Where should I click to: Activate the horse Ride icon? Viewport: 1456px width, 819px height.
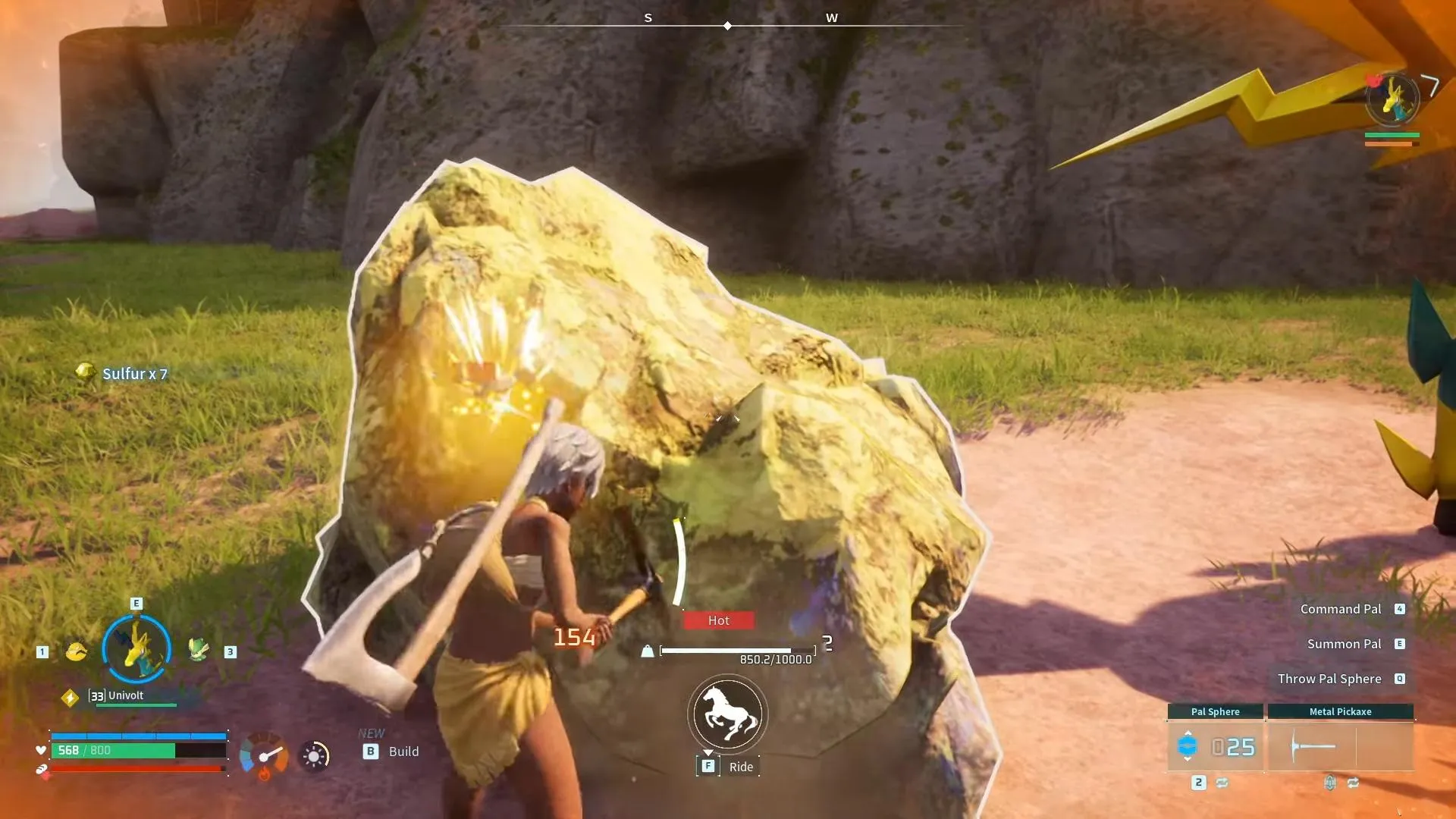coord(727,714)
